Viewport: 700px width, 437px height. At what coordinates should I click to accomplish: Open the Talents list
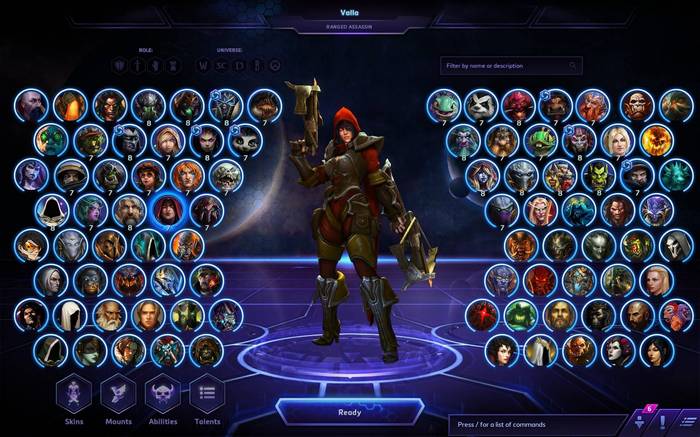coord(206,393)
